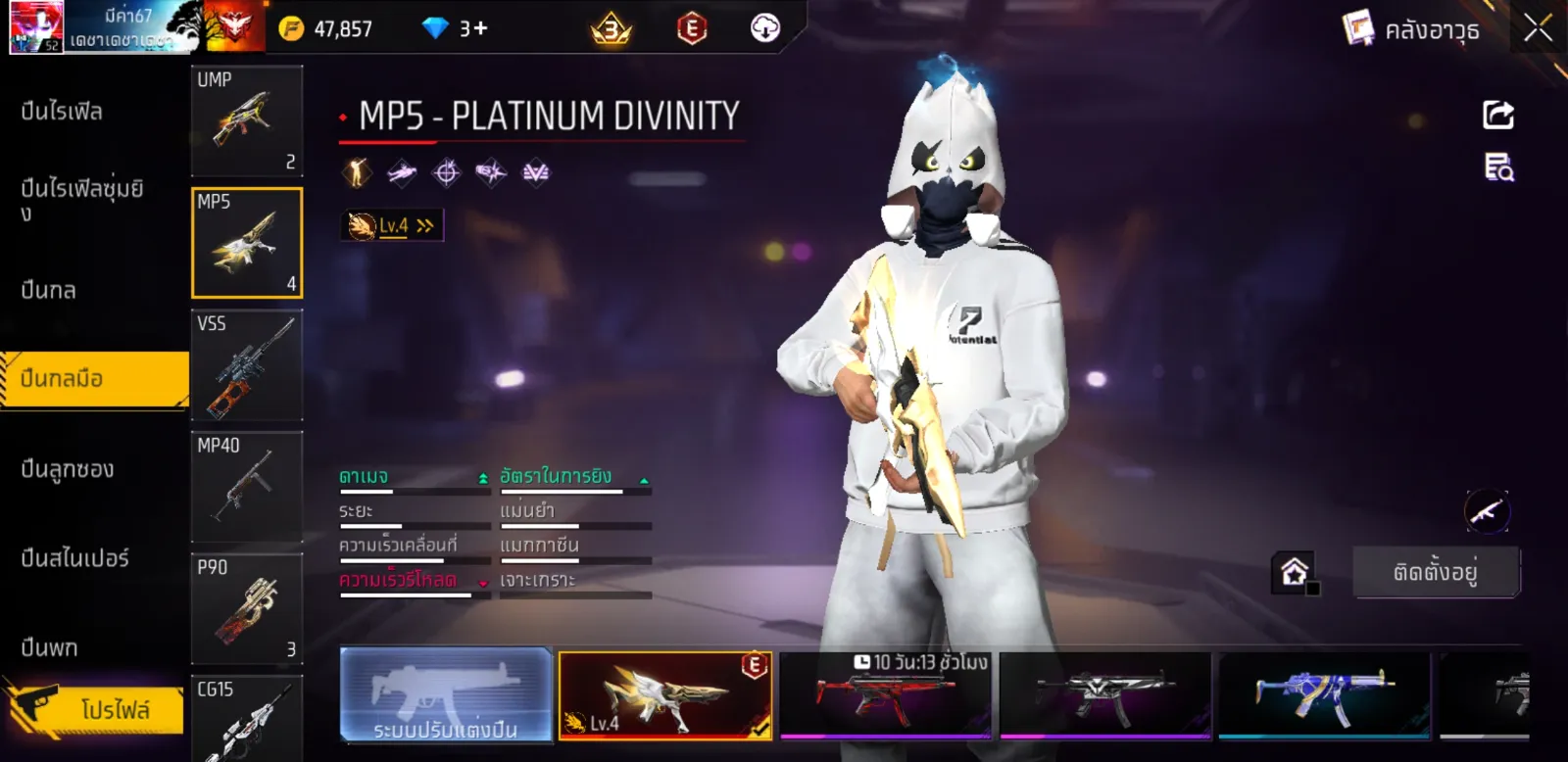Switch to ปืนไรเฟิล rifle category
The width and height of the screenshot is (1568, 762).
[62, 112]
